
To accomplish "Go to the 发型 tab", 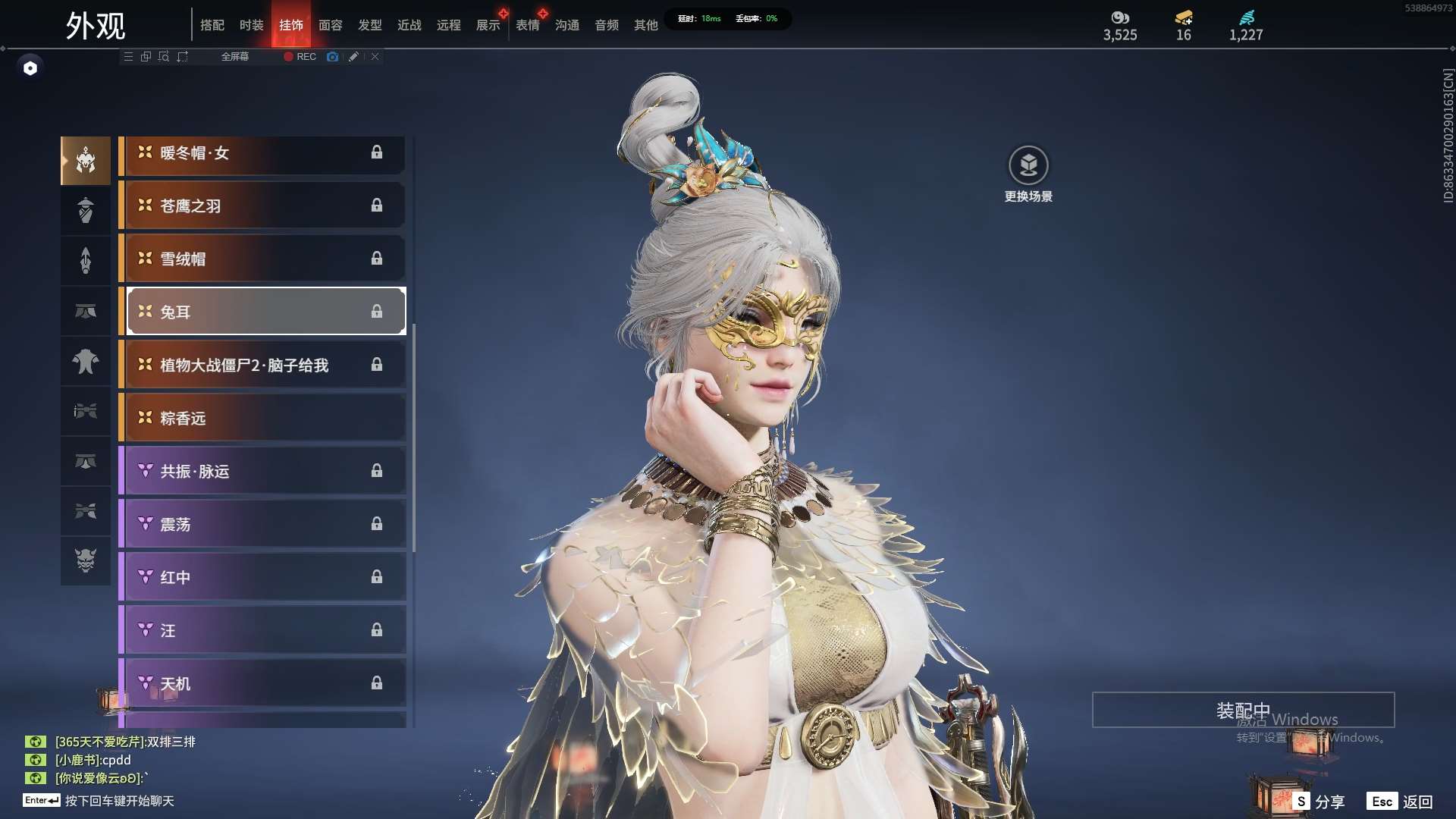I will (x=369, y=25).
